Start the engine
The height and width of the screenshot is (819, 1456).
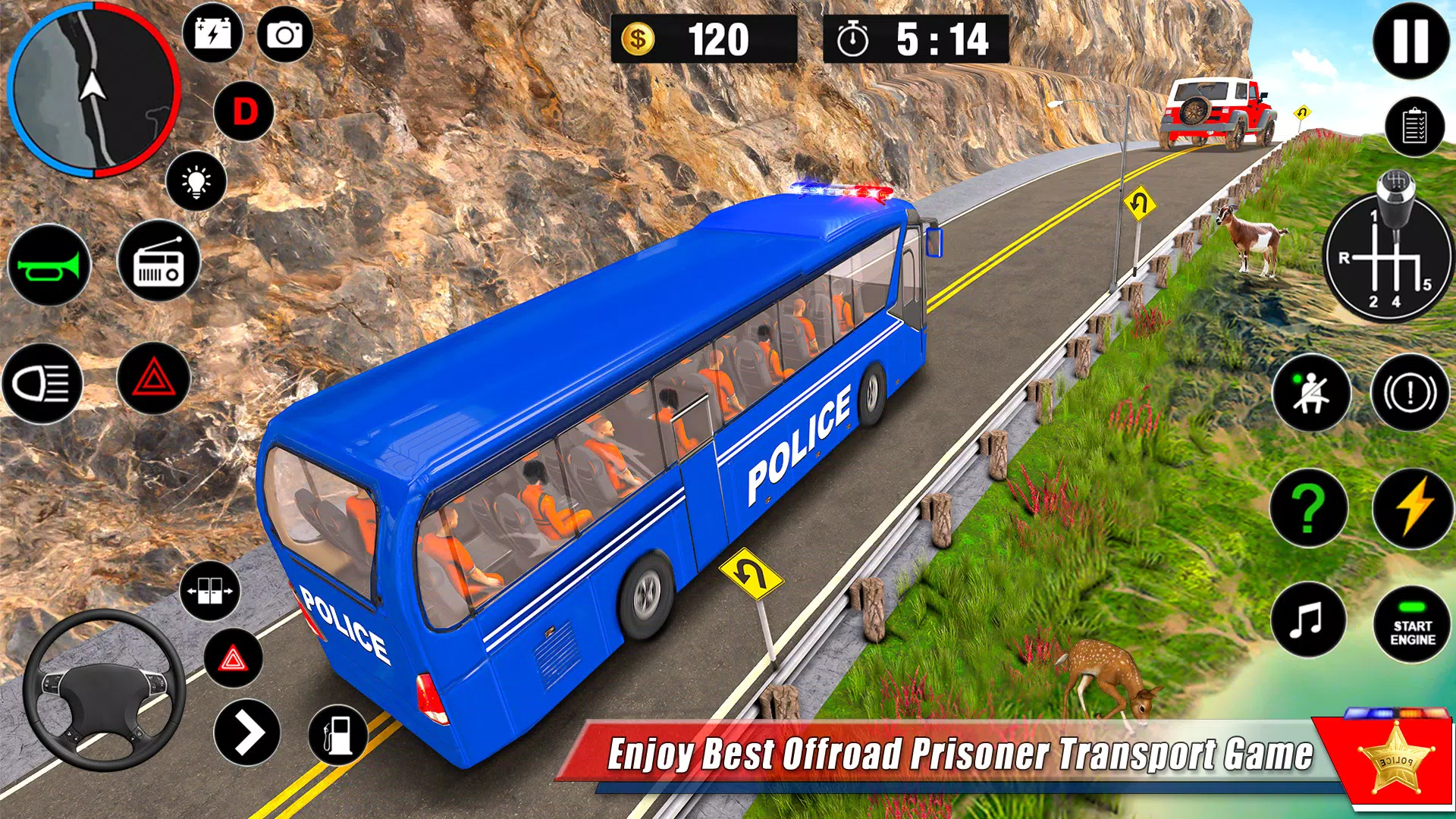point(1412,625)
